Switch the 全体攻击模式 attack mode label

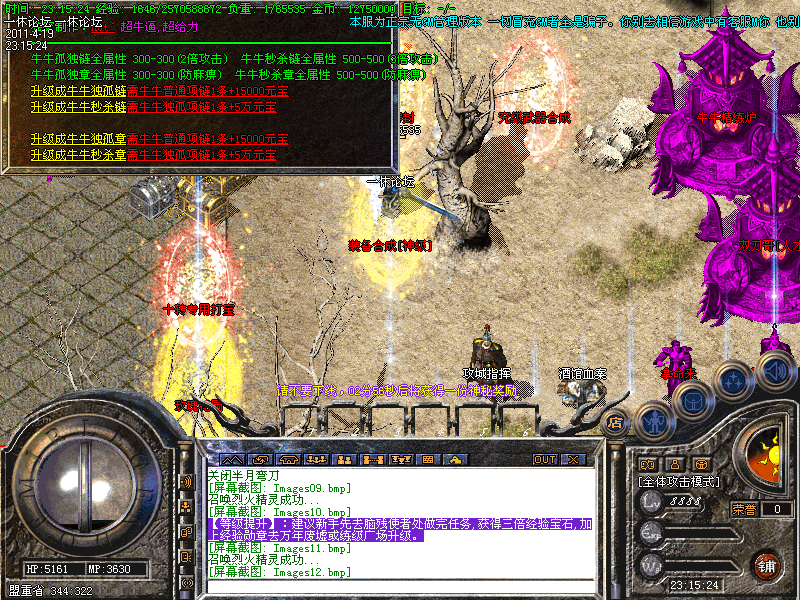point(676,481)
